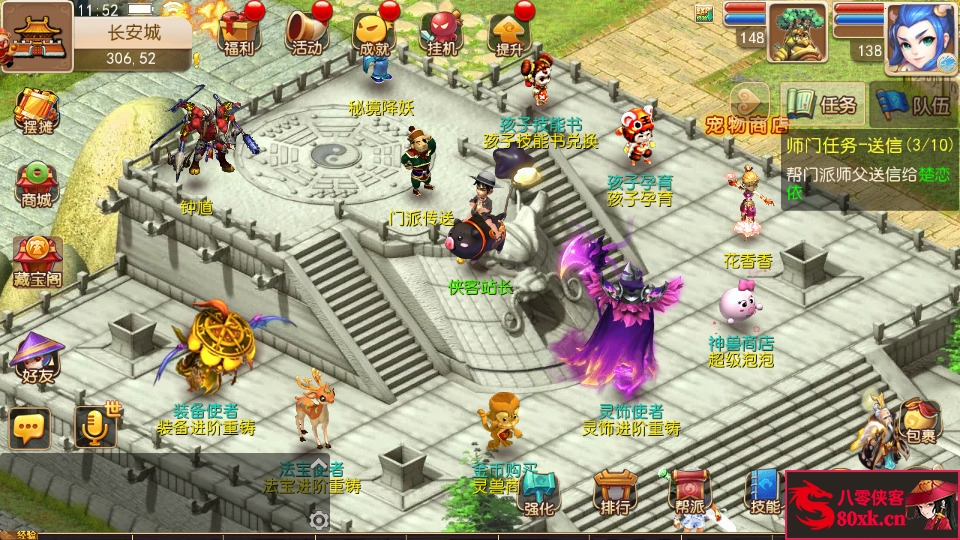
Task: Open the 活动 events menu
Action: (306, 32)
